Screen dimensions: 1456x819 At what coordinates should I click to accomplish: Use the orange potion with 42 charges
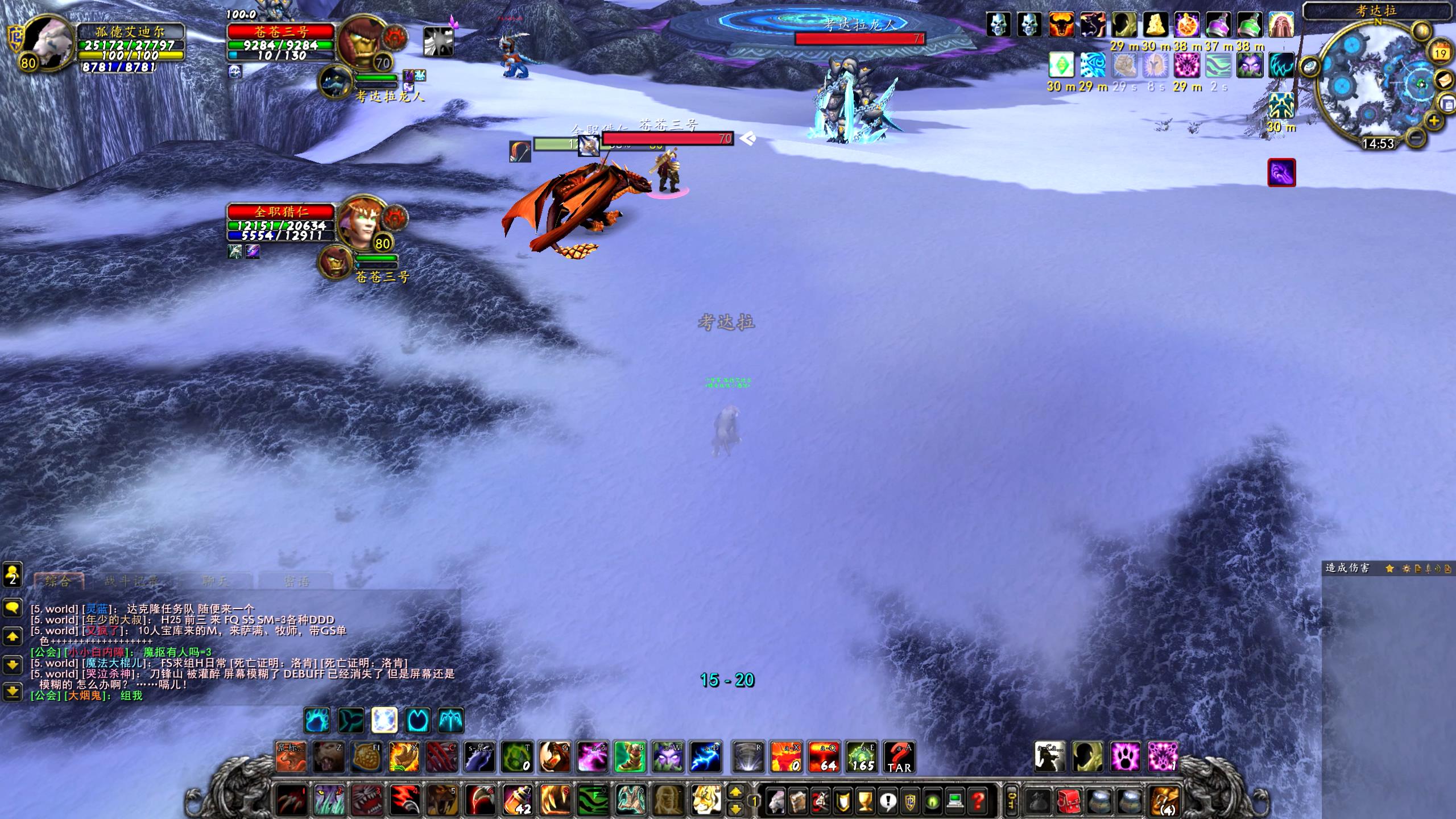point(517,800)
